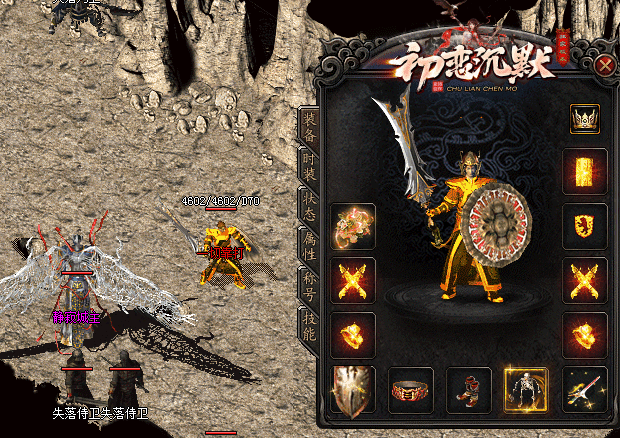Select the ornate sword weapon slot
This screenshot has width=620, height=440.
(585, 389)
